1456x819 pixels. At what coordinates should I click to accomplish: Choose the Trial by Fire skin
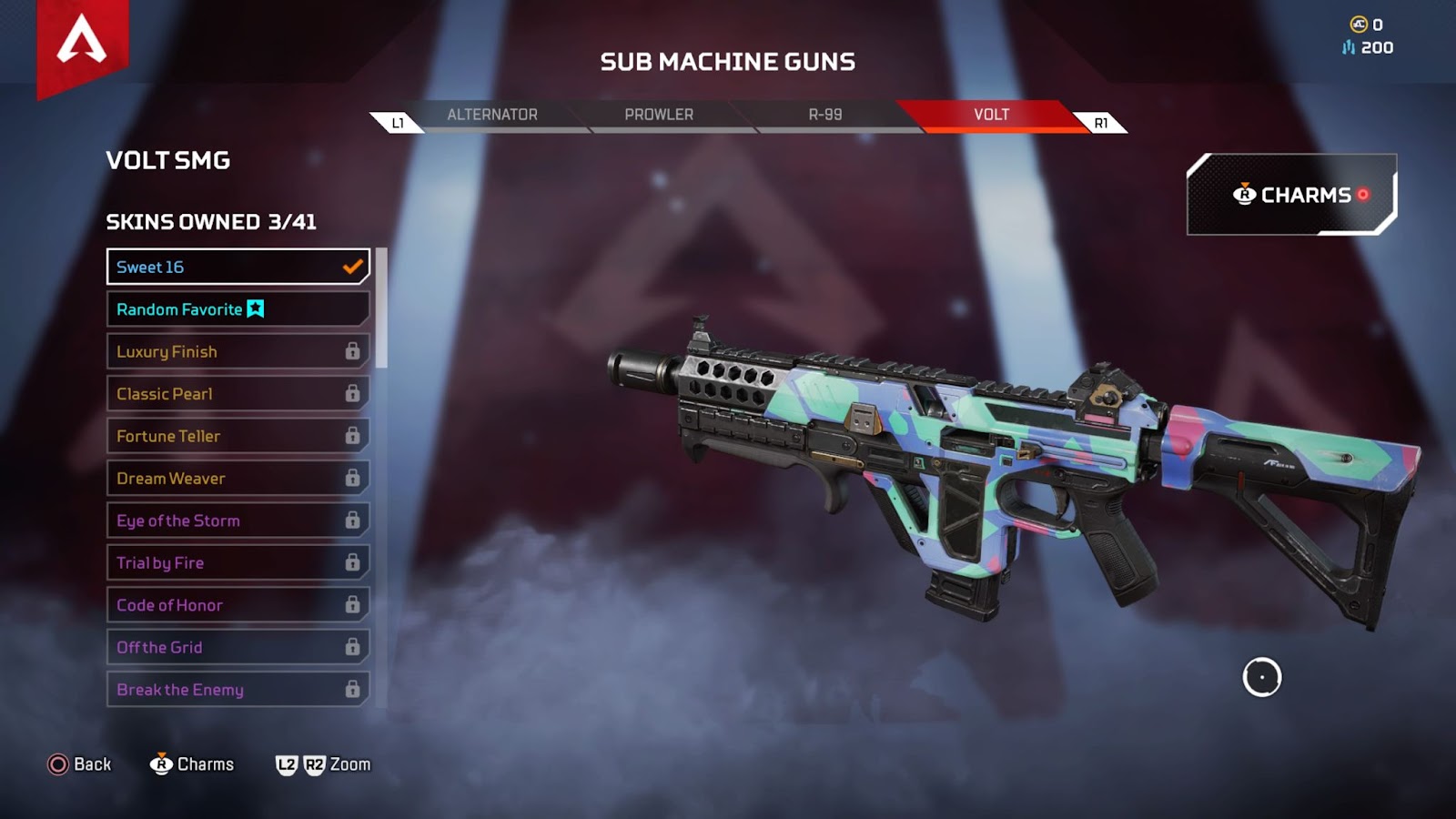point(238,562)
